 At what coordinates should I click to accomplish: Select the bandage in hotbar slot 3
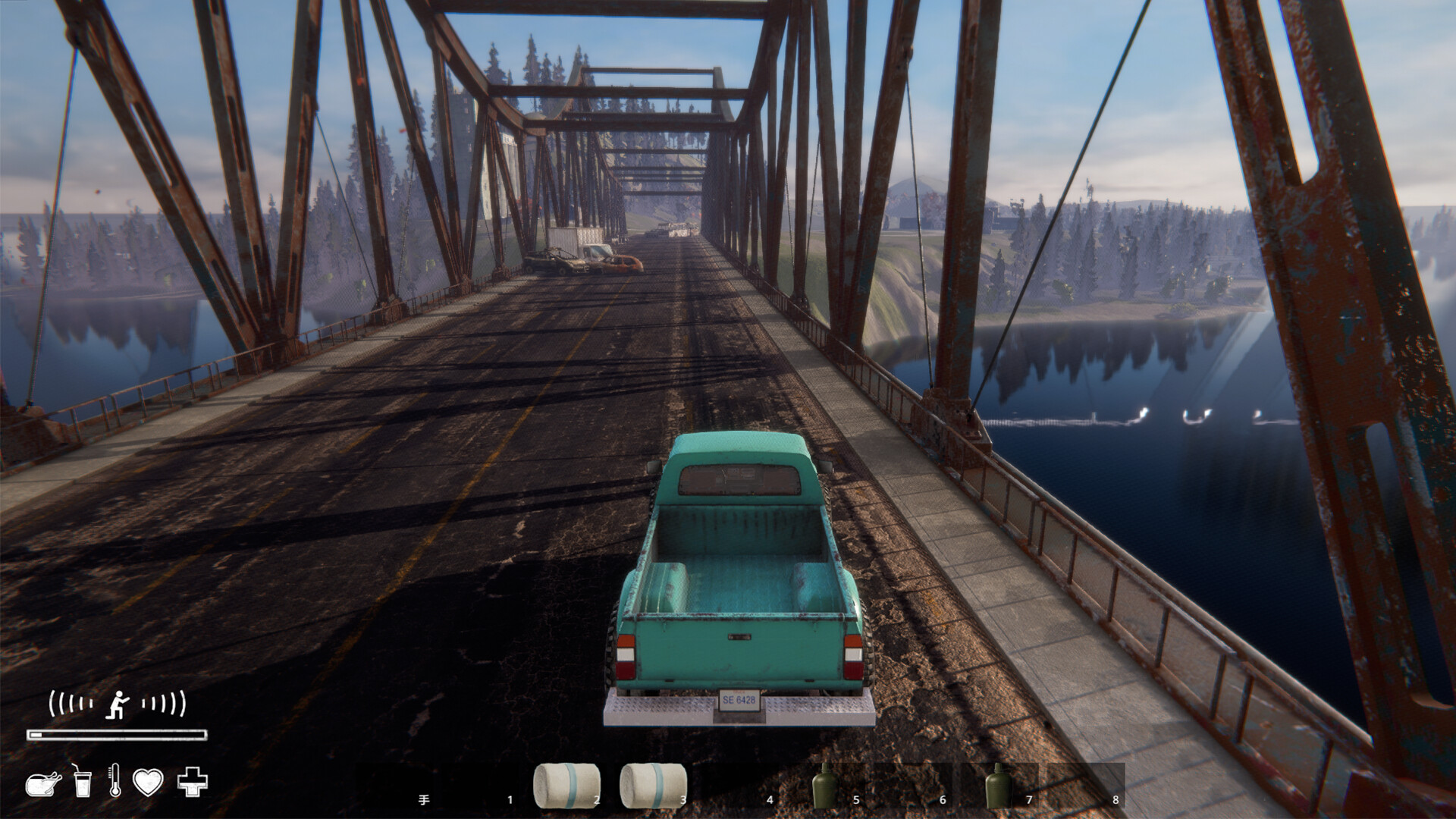point(653,786)
